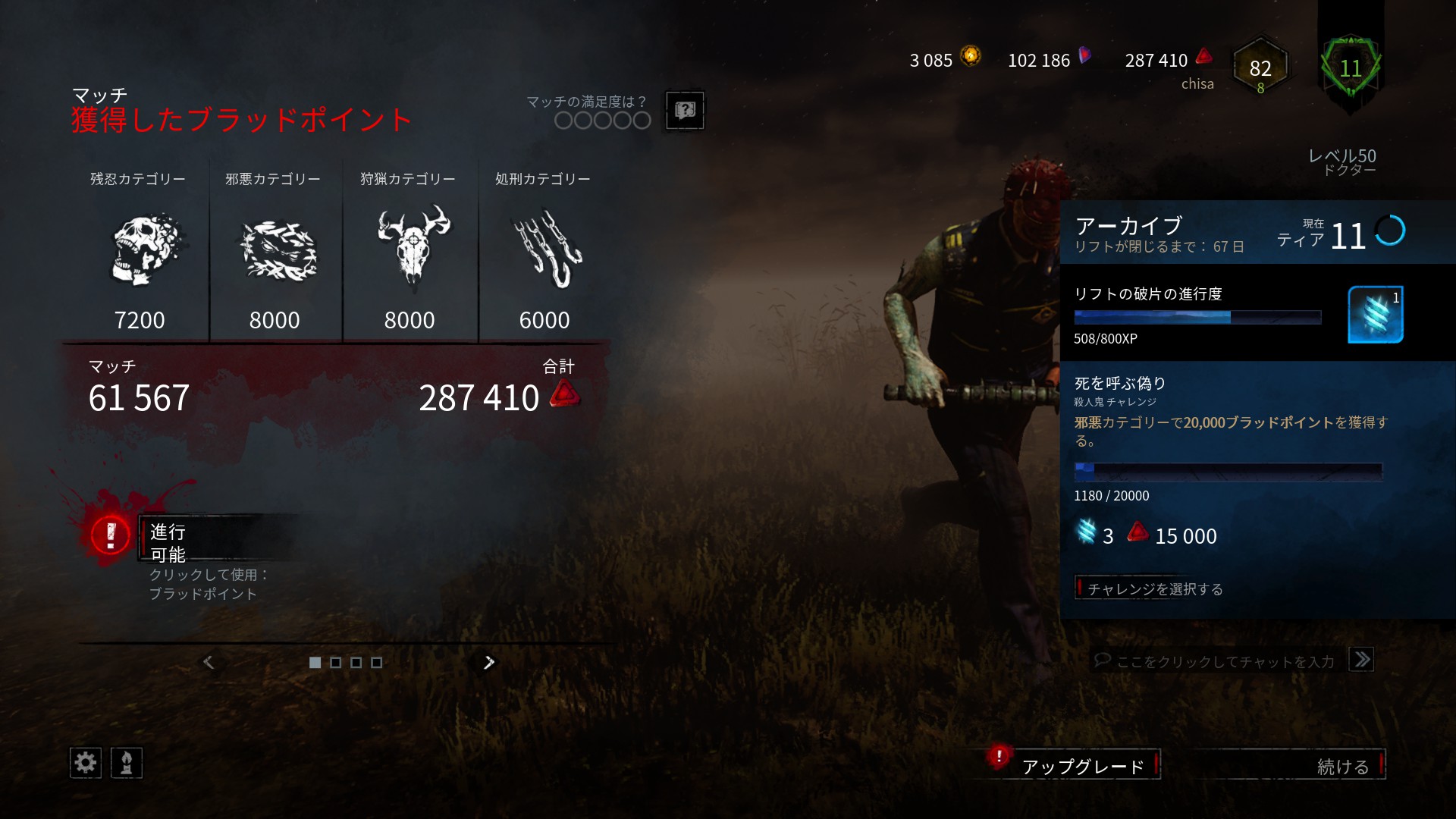Click 続ける to continue
Screen dimensions: 1456x819
coord(1341,765)
